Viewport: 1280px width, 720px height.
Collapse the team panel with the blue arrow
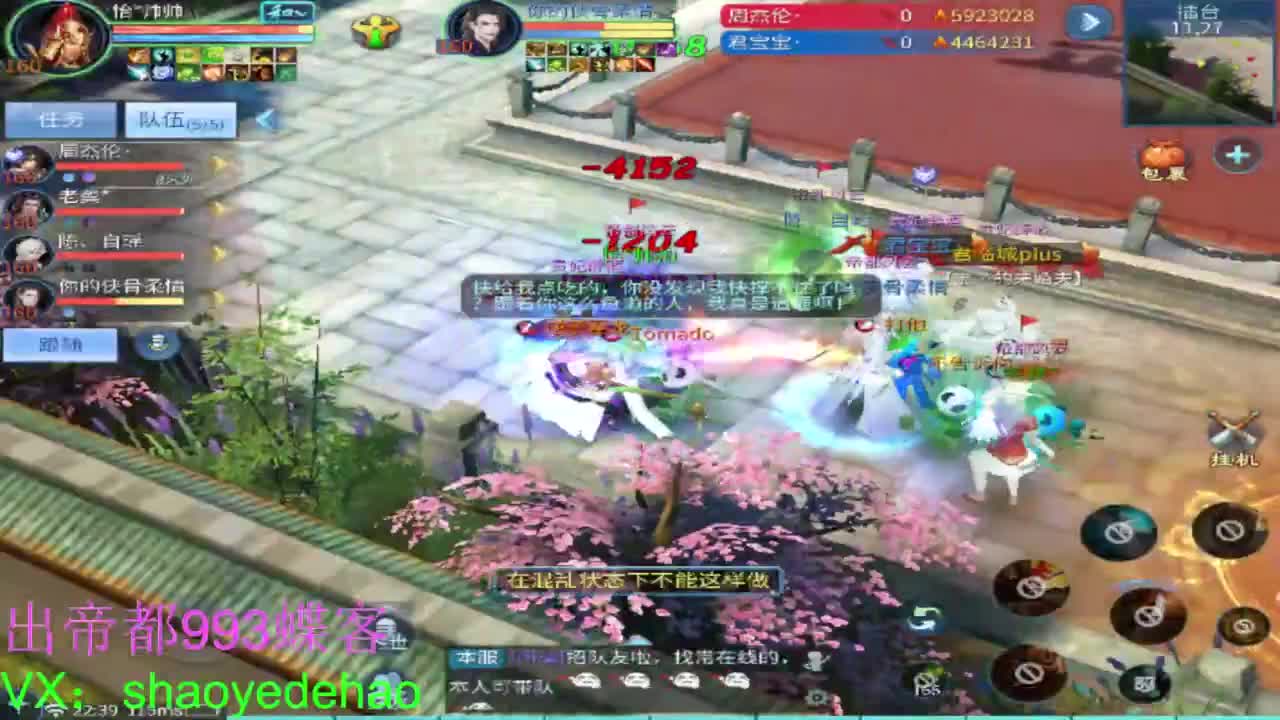point(263,119)
